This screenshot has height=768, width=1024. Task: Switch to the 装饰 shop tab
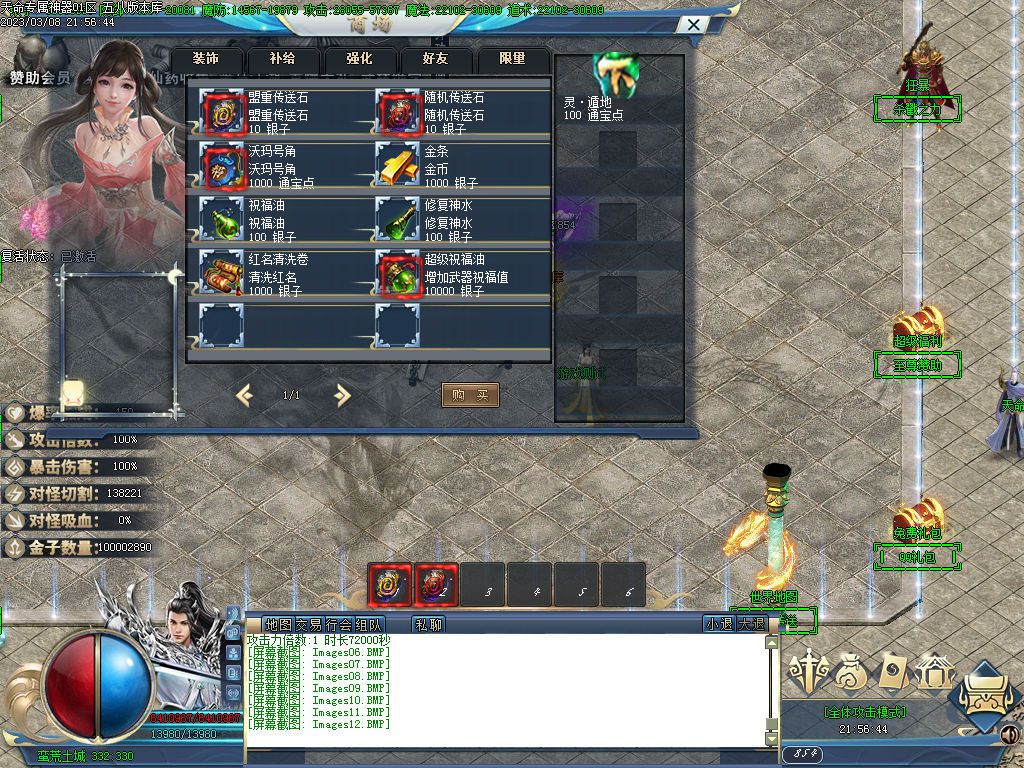205,59
